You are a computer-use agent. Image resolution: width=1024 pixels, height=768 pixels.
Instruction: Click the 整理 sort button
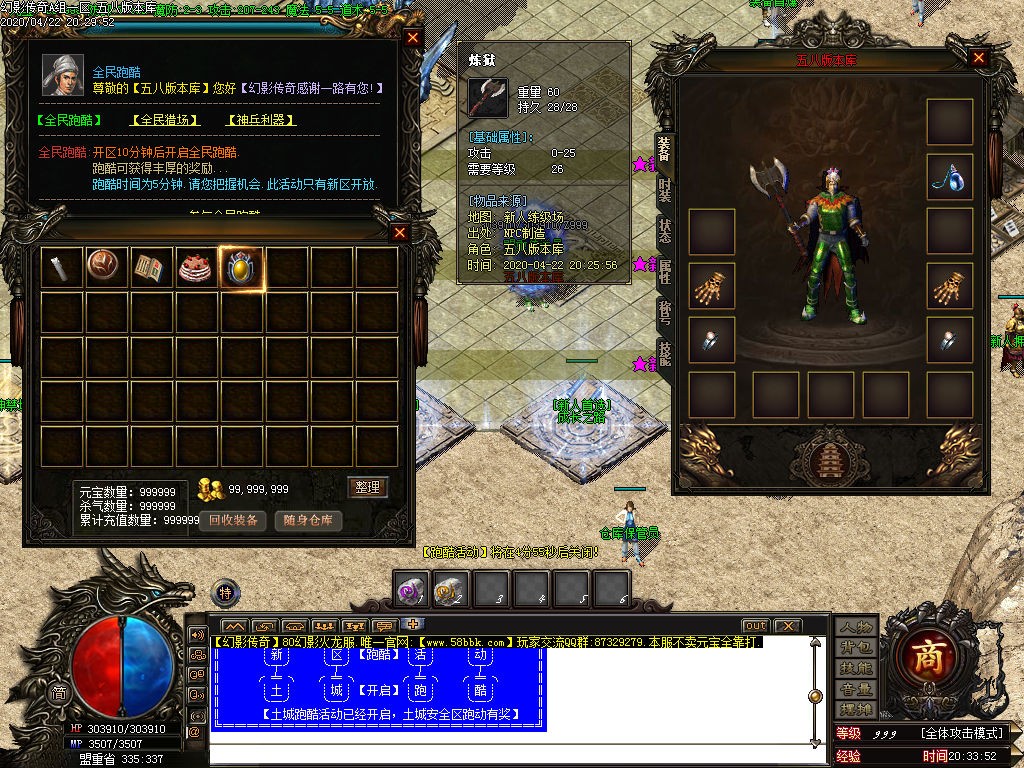click(367, 487)
